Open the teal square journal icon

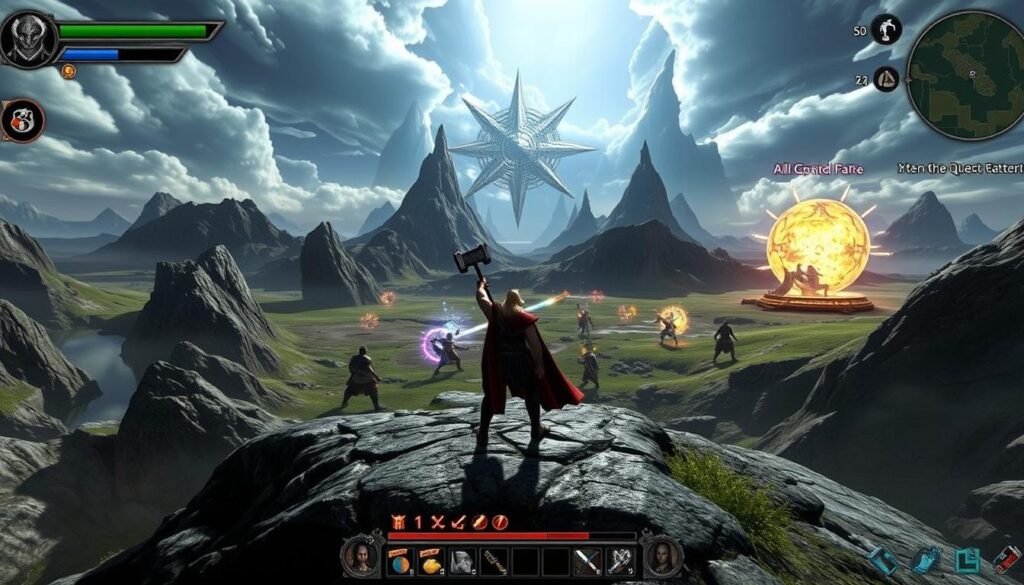966,560
